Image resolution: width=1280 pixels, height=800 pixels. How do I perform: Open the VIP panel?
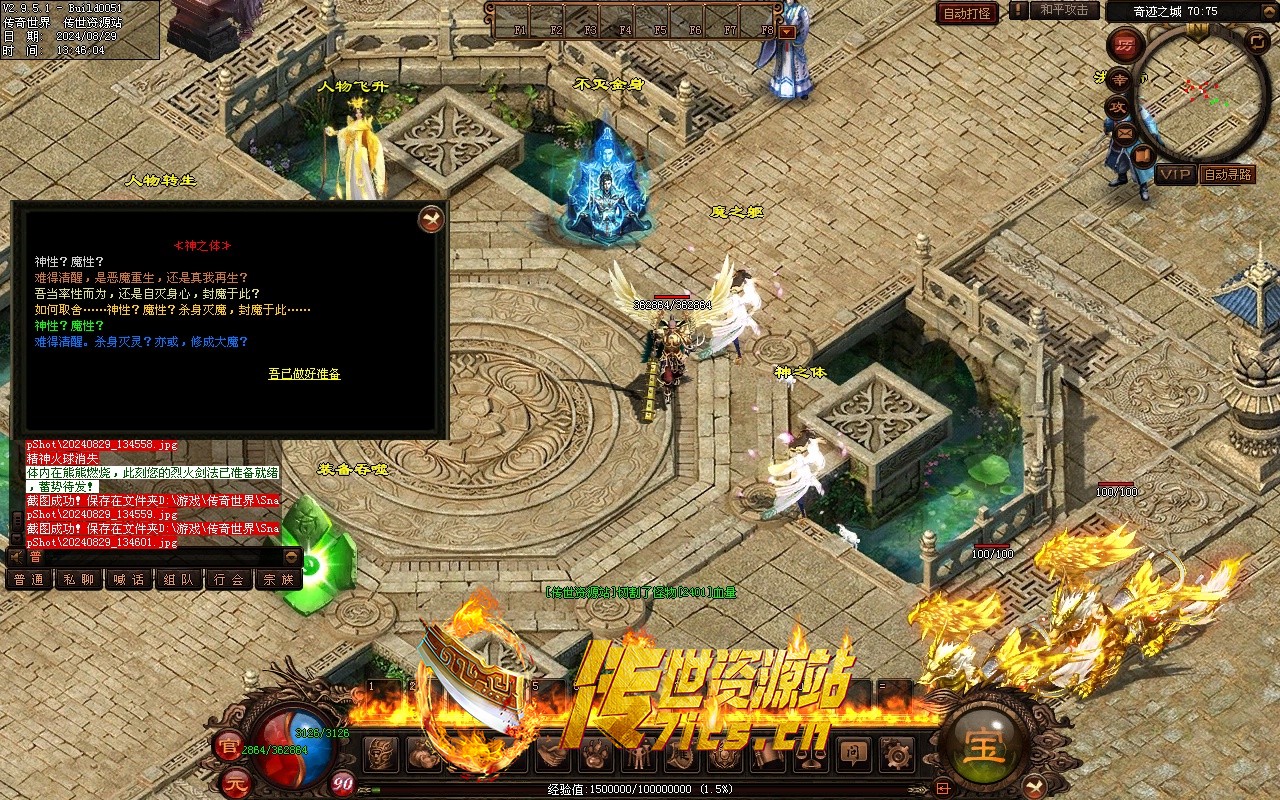(x=1176, y=174)
